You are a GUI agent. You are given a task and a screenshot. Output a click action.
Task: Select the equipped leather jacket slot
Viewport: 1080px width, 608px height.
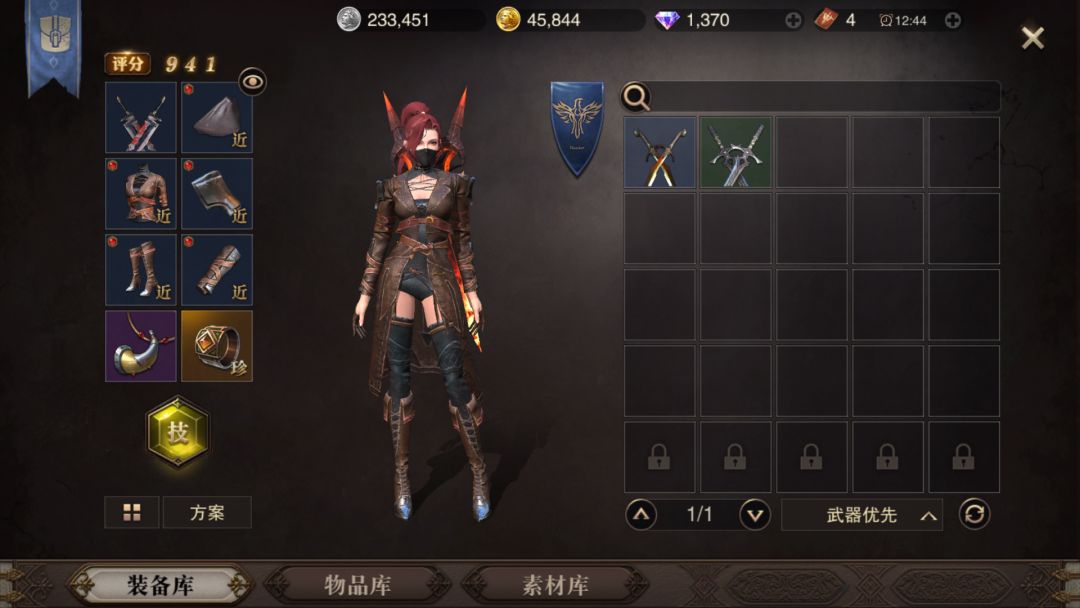141,194
